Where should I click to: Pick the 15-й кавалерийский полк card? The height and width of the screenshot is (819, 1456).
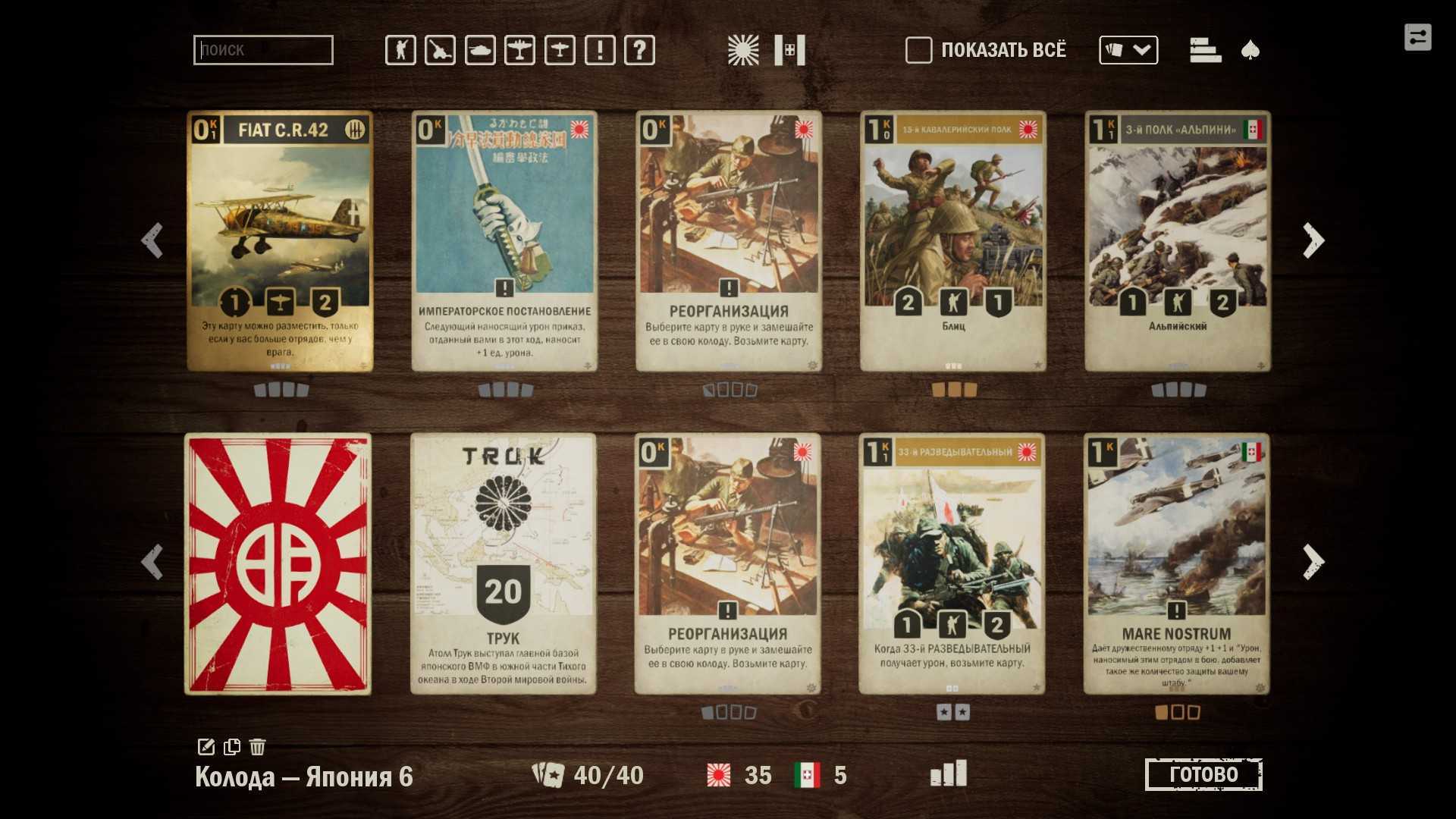pos(953,241)
